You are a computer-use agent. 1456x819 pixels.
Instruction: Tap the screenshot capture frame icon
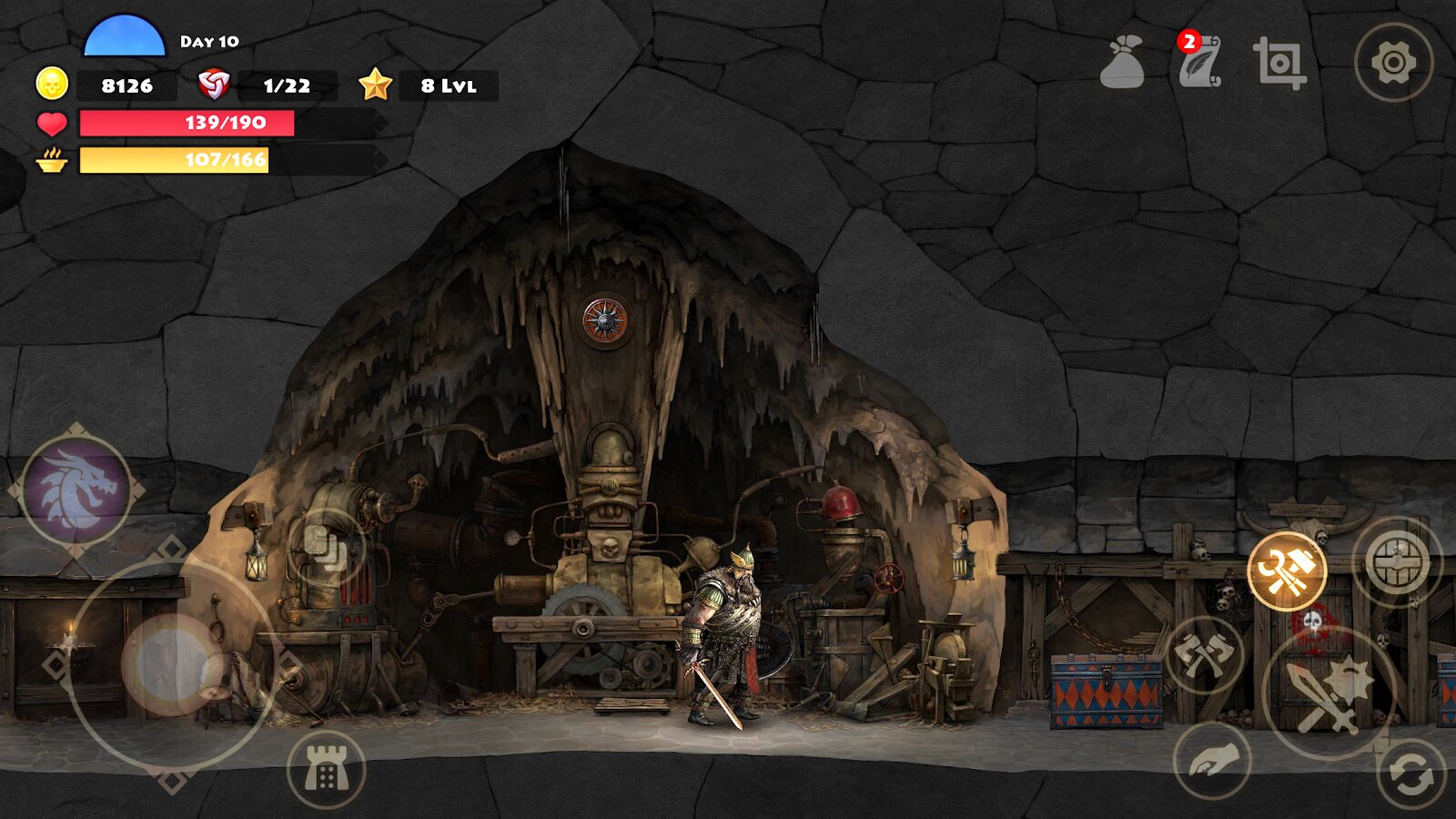coord(1279,63)
